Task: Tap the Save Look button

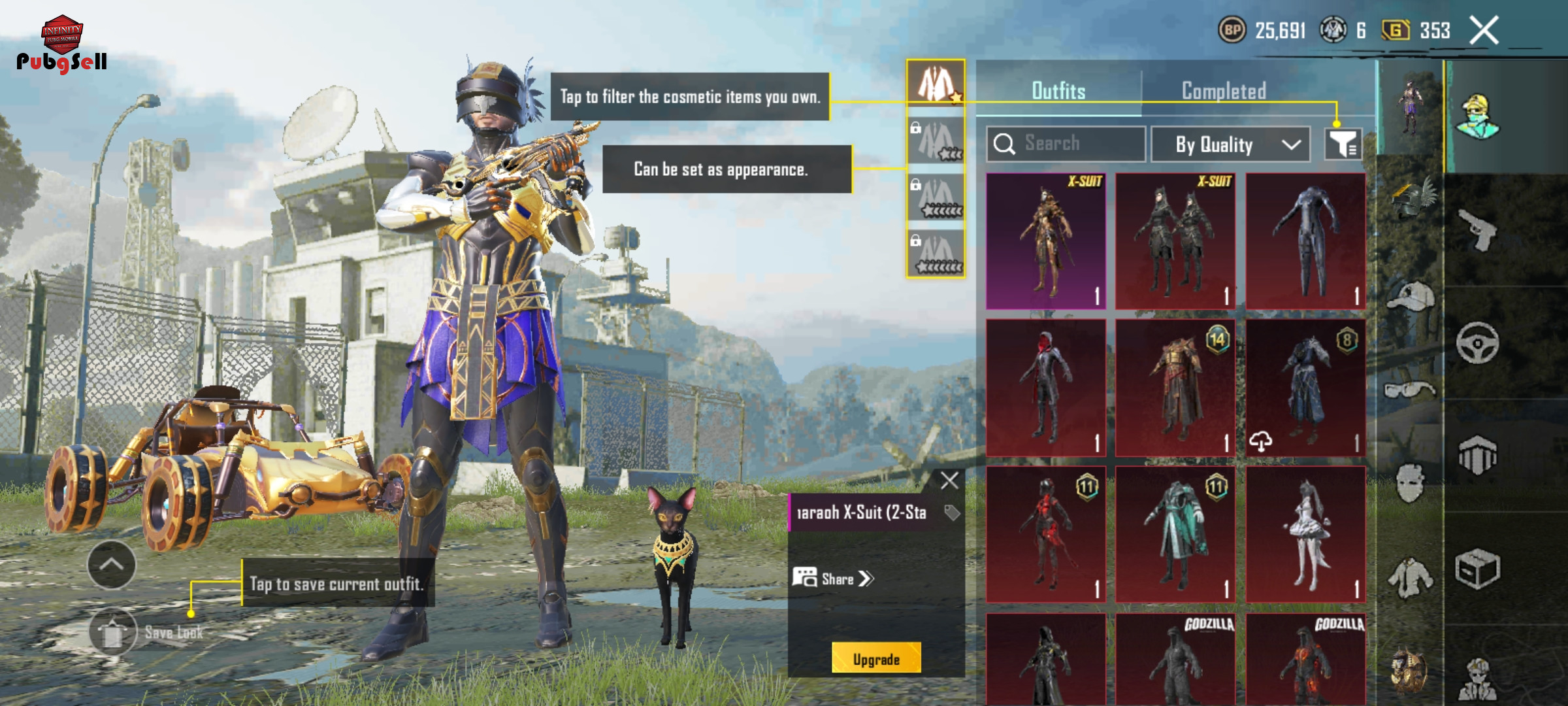Action: coord(114,632)
